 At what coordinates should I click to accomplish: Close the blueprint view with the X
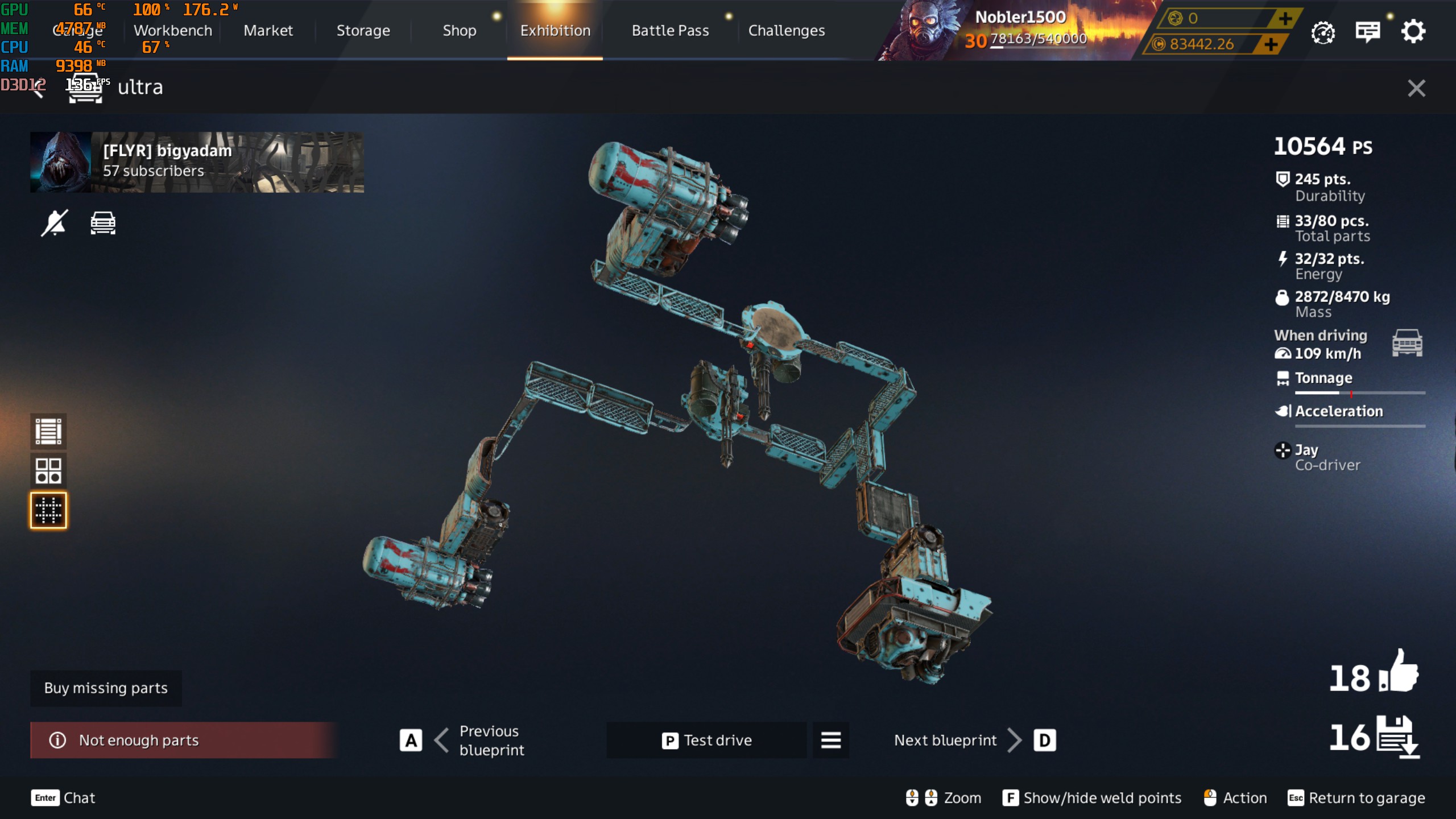coord(1416,88)
